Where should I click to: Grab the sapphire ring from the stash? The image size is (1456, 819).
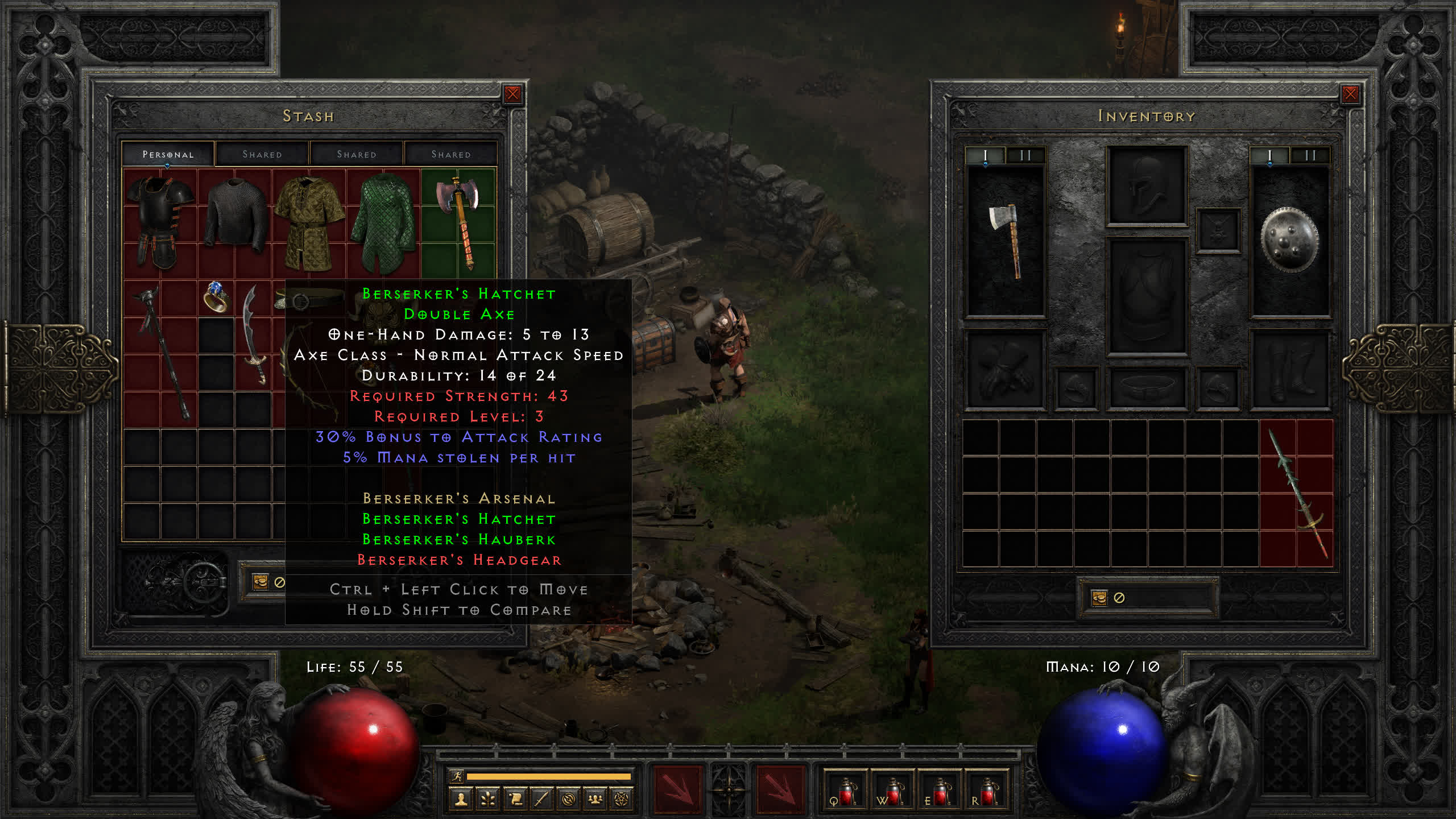click(216, 296)
